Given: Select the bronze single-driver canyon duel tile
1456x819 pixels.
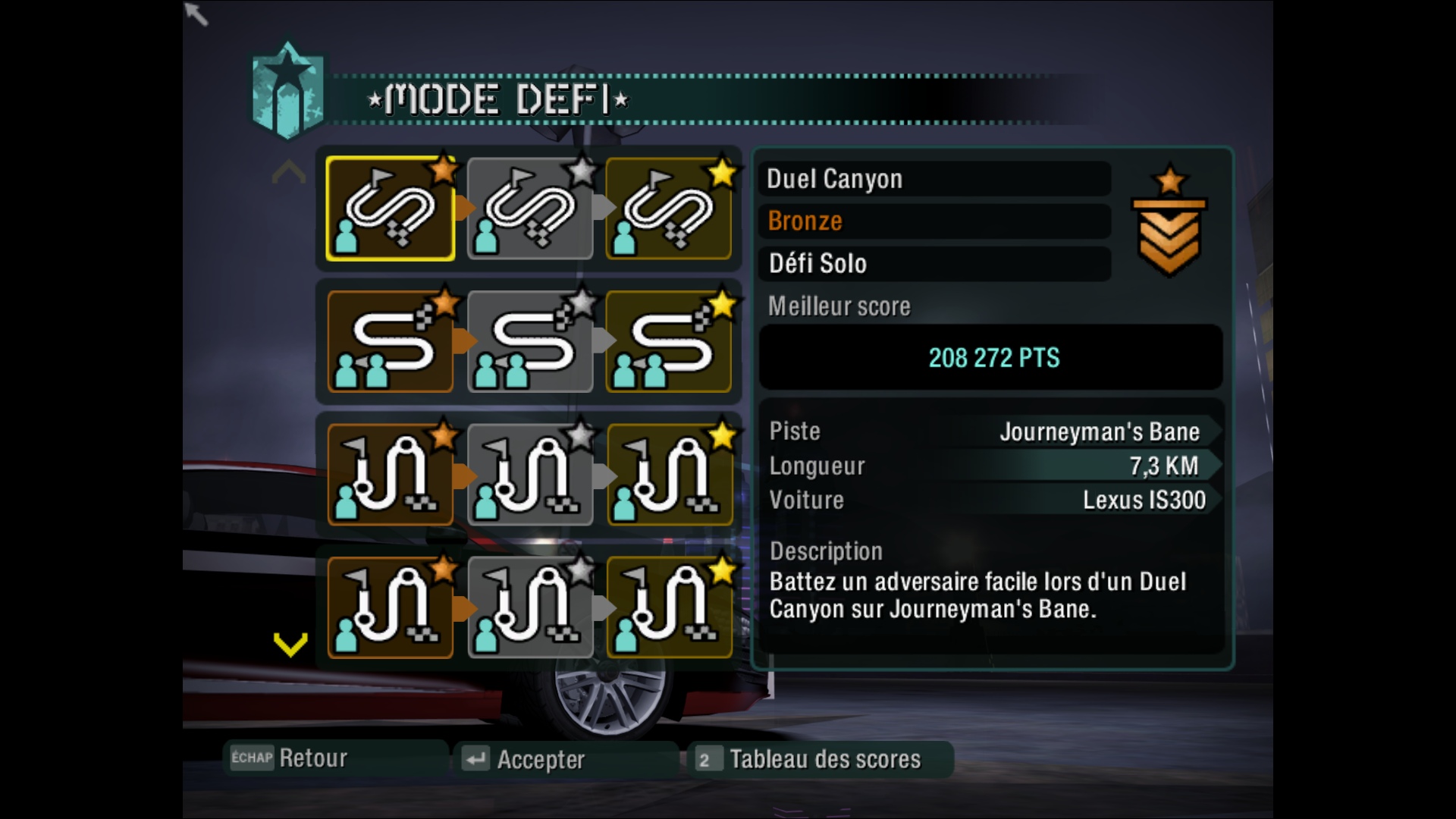Looking at the screenshot, I should 391,209.
